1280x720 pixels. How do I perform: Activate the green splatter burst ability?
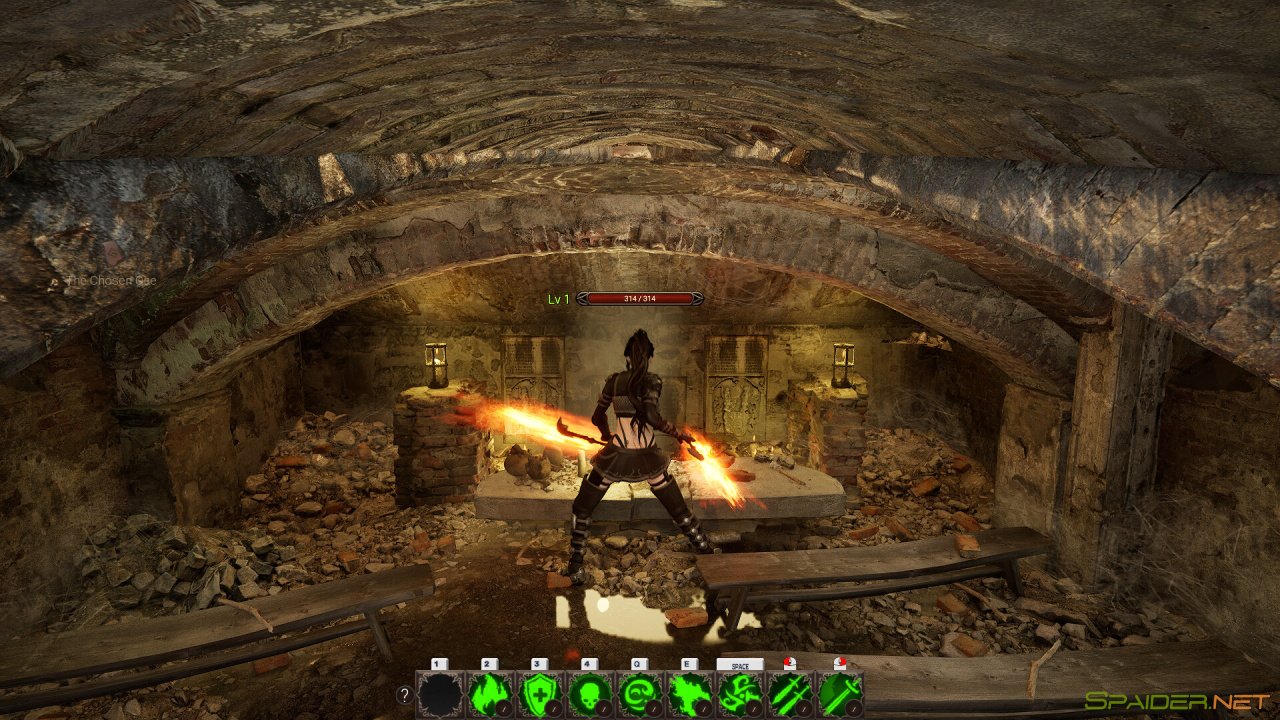[x=690, y=694]
